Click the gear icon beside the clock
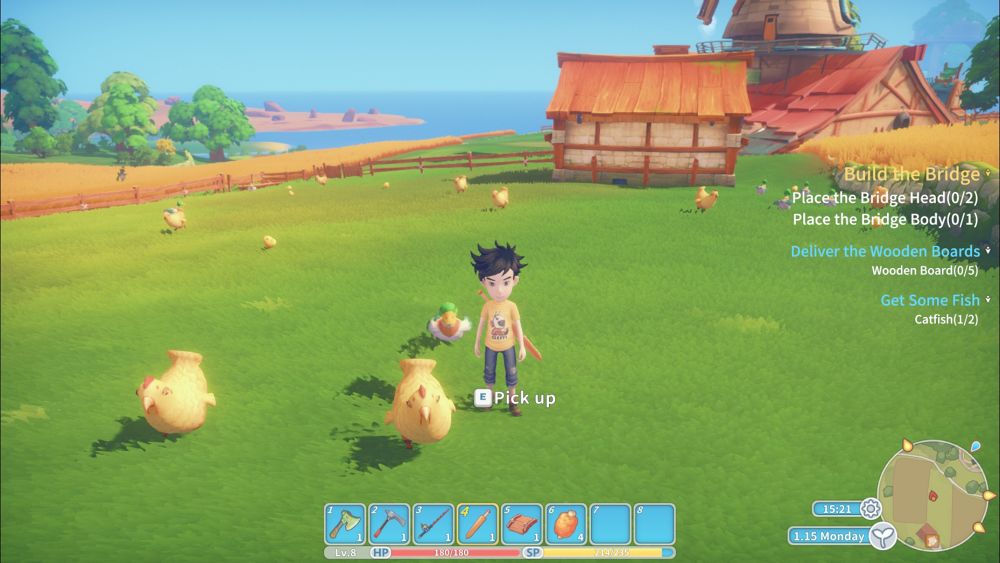 click(871, 509)
